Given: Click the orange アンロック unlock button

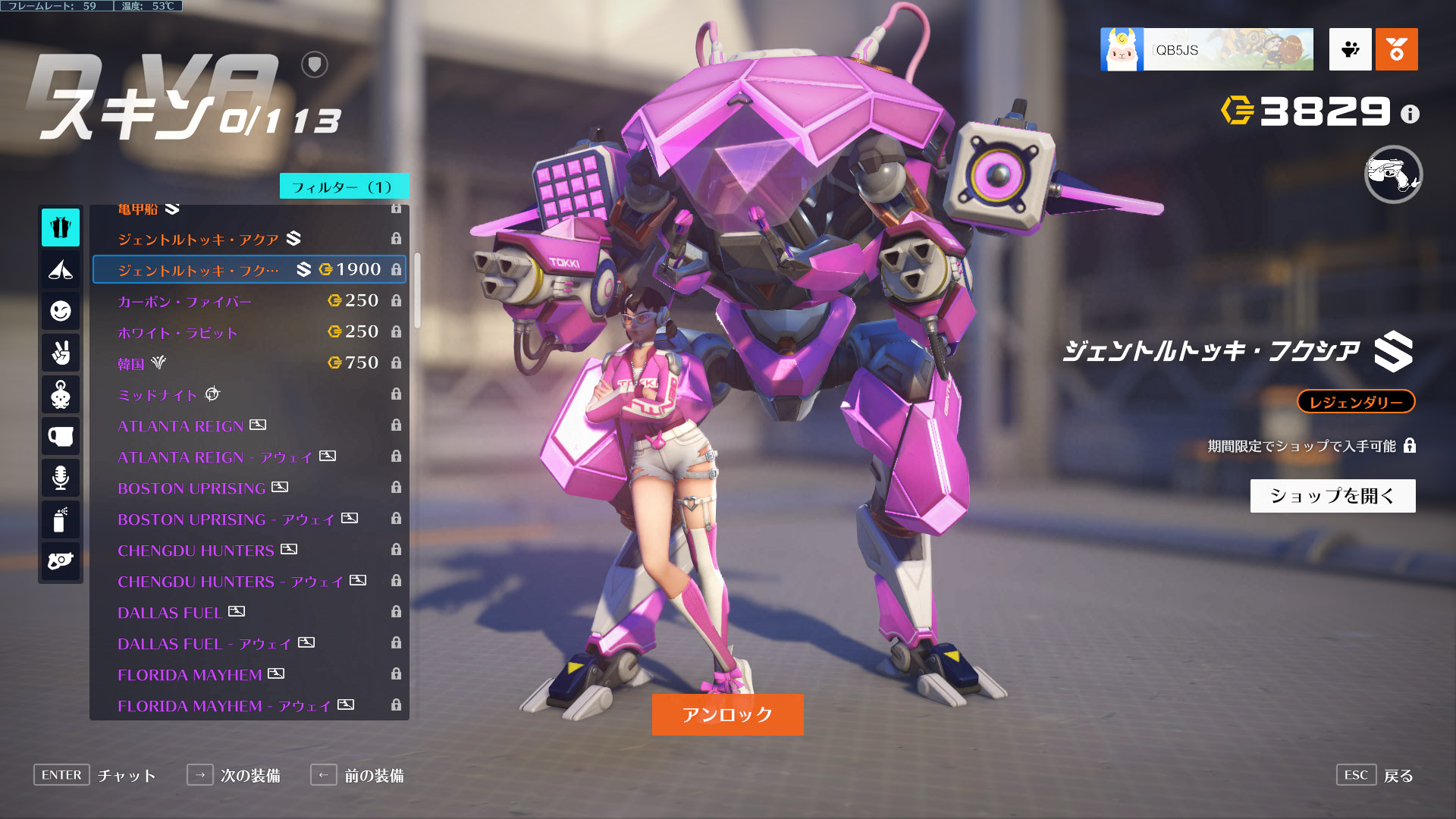Looking at the screenshot, I should tap(727, 714).
